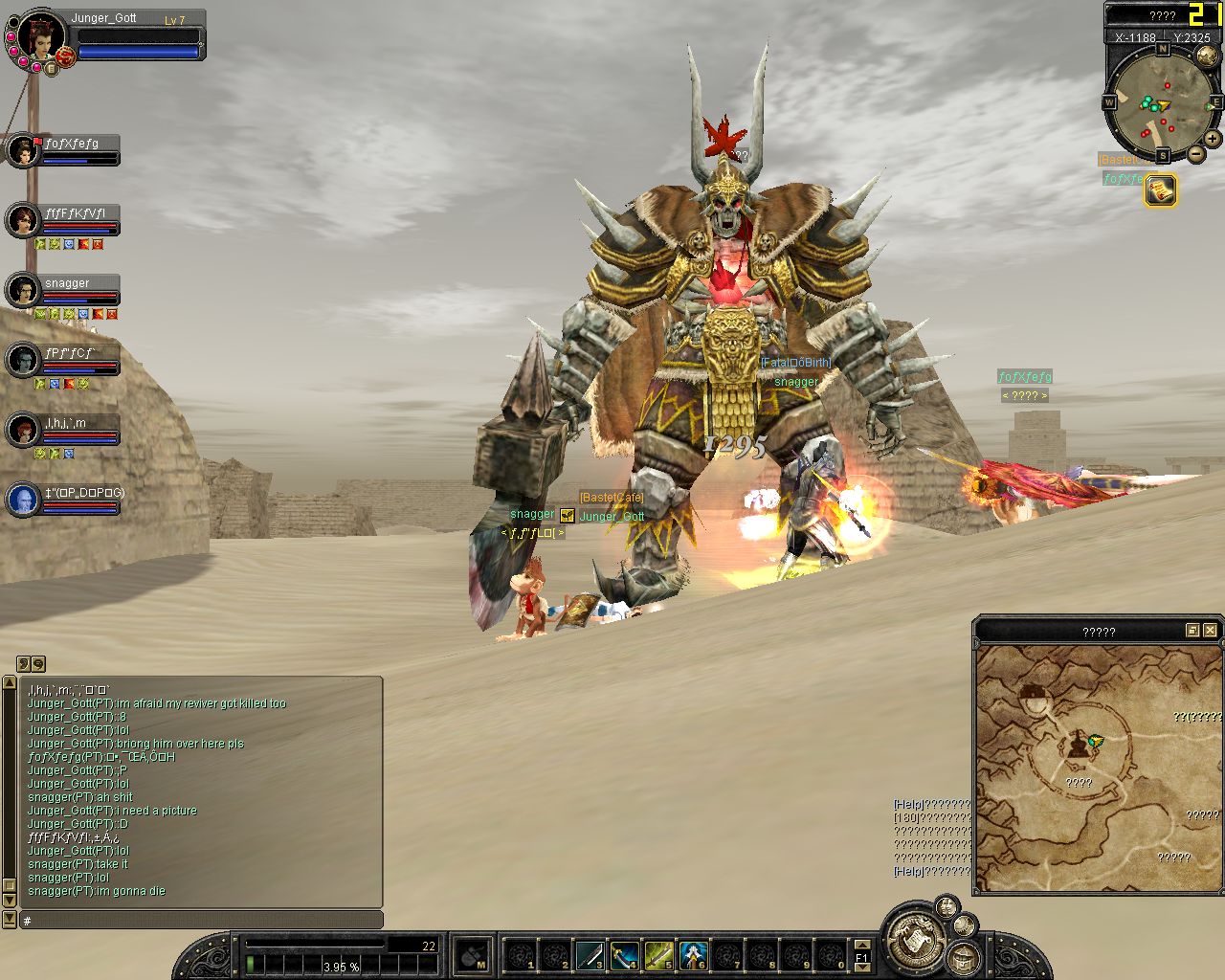
Task: Click the mouse-mode M button beside the hotbar
Action: tap(473, 955)
